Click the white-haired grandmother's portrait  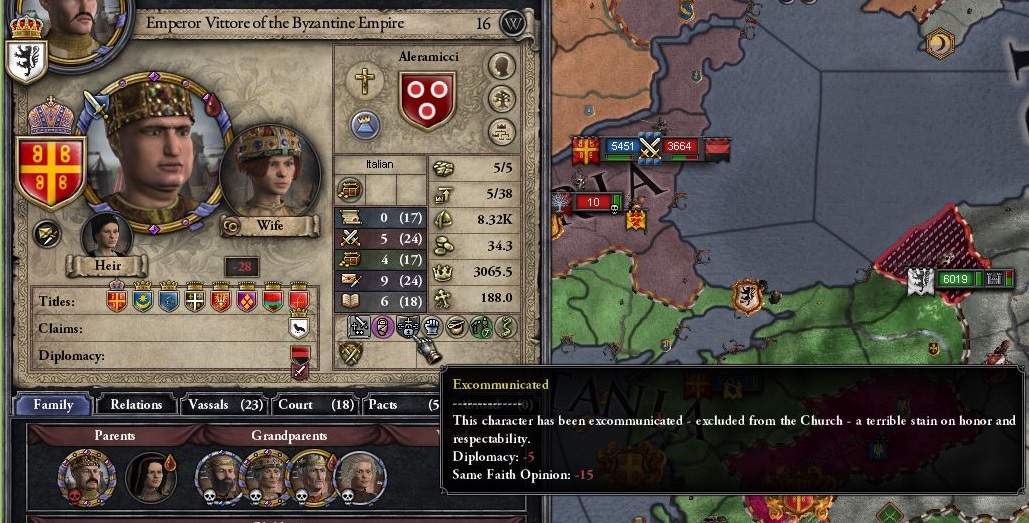[358, 475]
